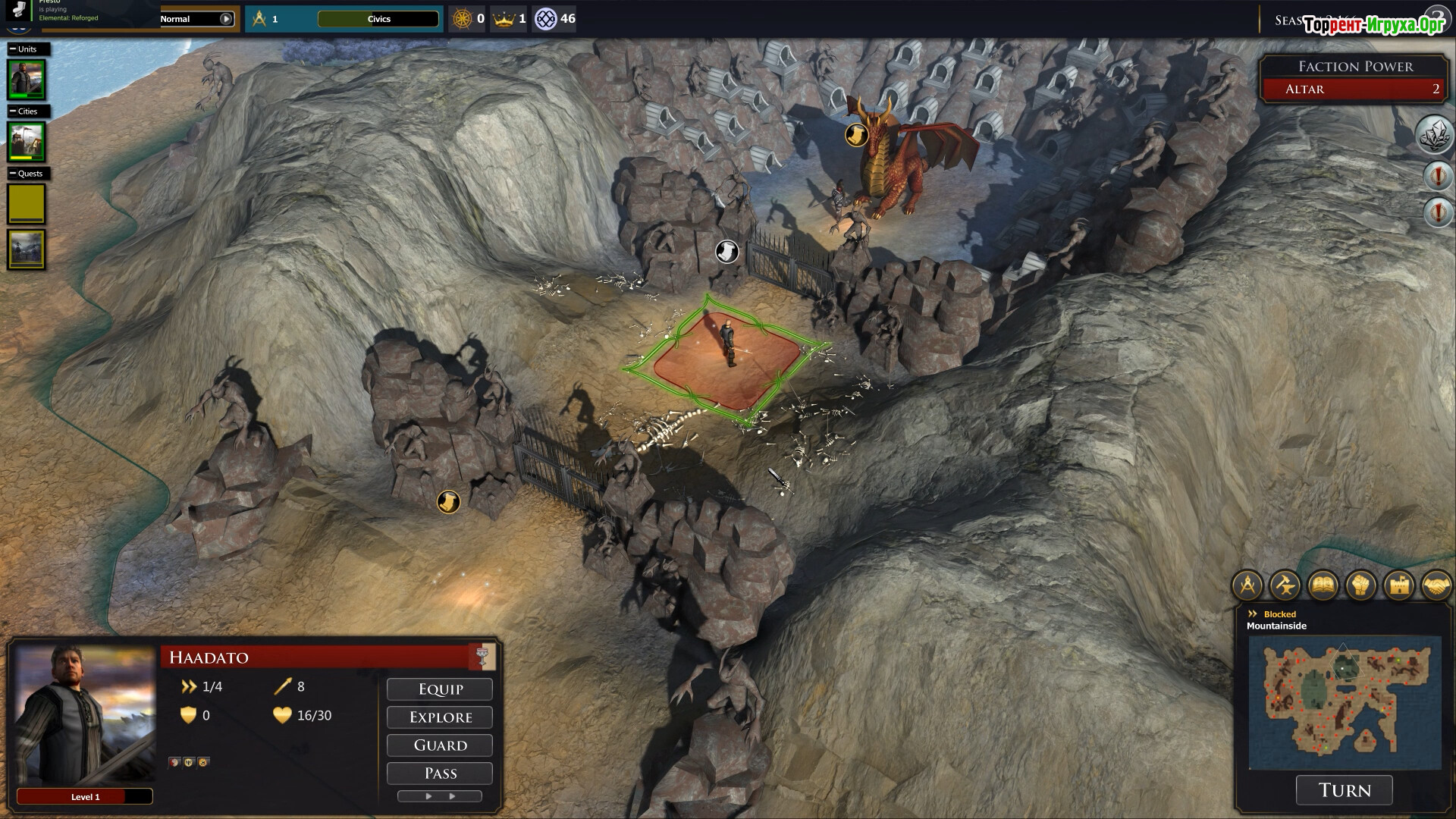Open the compass research icon above minimap

1247,585
